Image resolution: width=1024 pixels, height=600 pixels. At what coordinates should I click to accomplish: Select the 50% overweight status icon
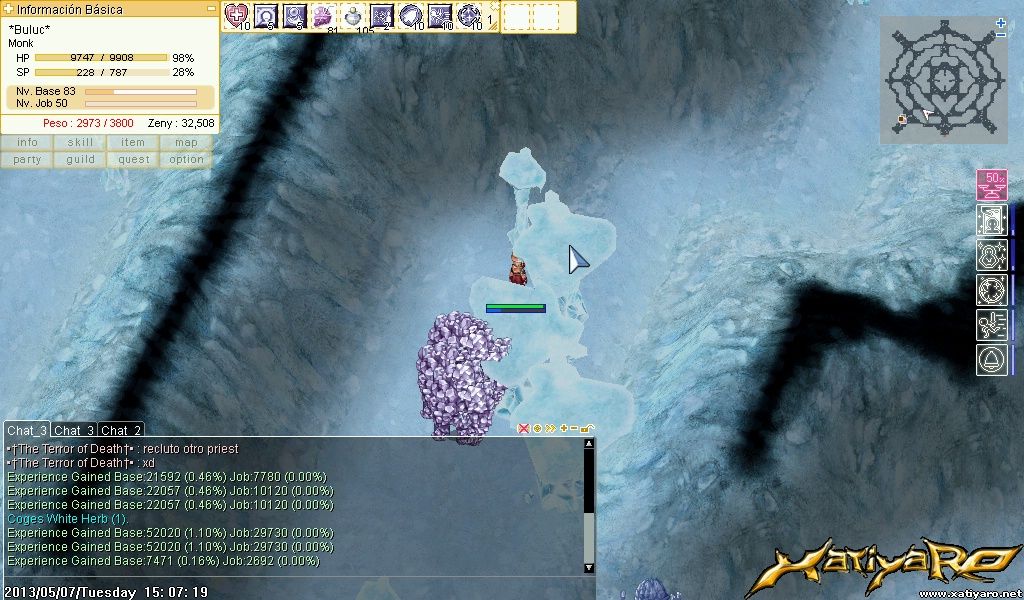pyautogui.click(x=991, y=185)
